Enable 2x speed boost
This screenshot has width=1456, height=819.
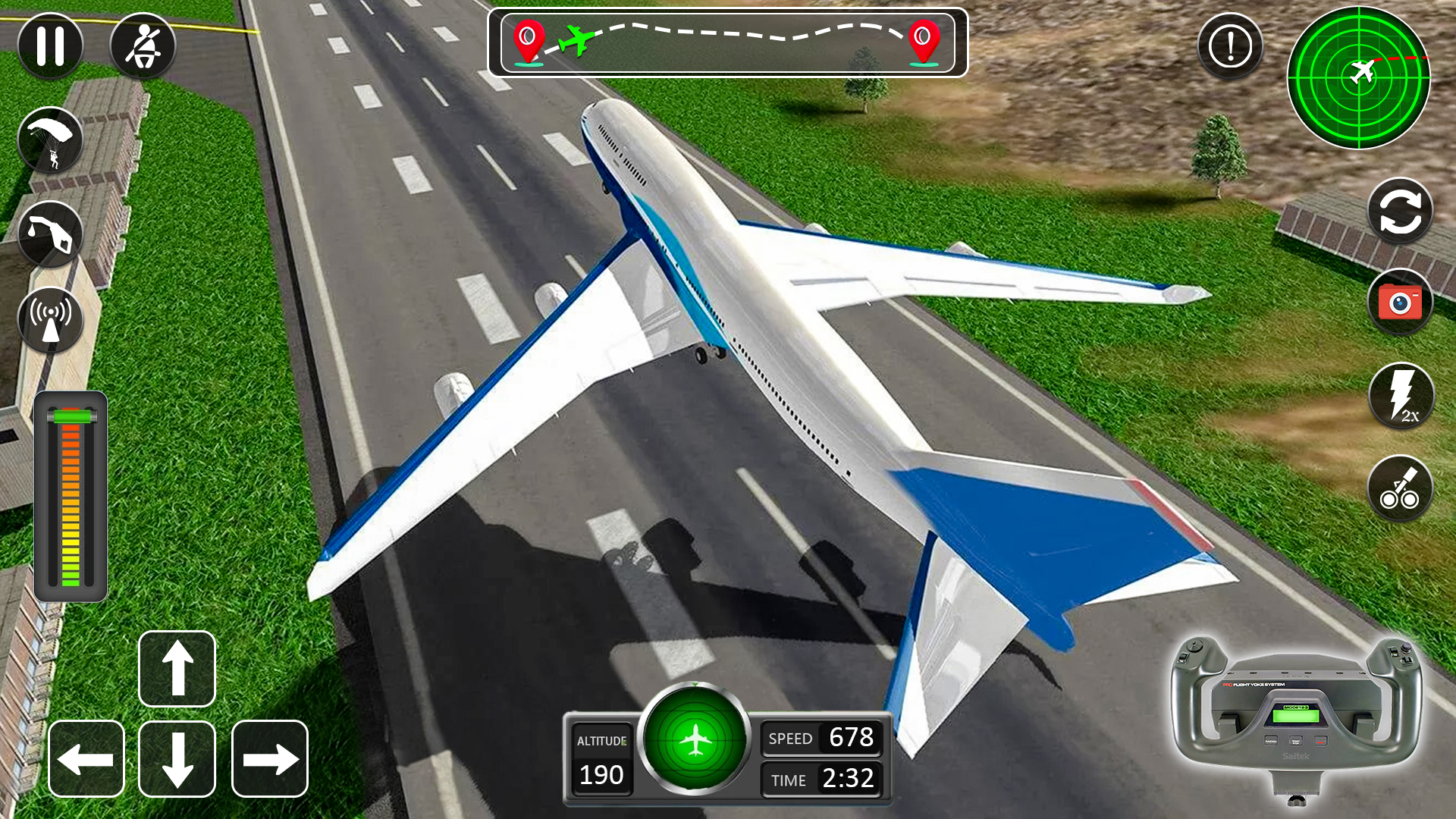[x=1400, y=395]
